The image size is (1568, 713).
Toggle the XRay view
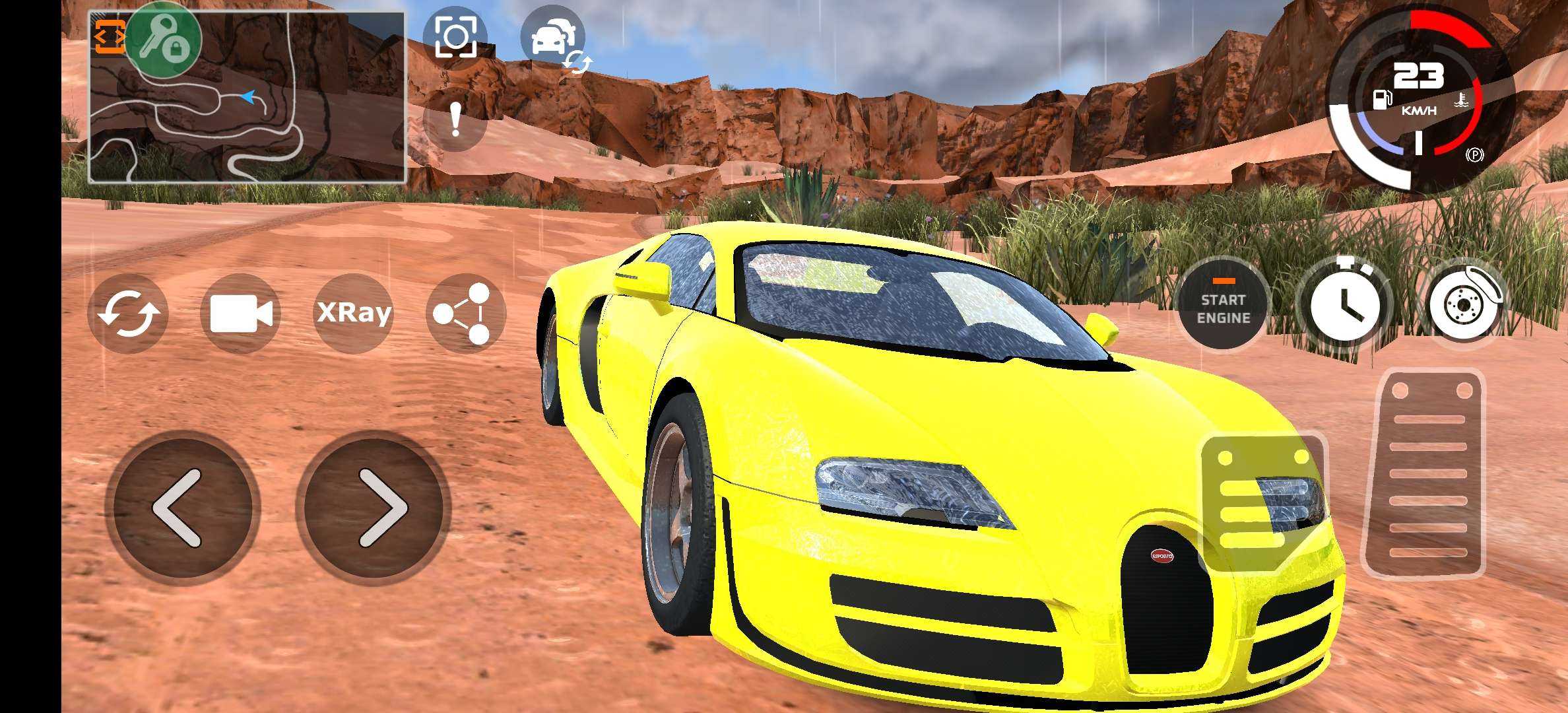(354, 313)
